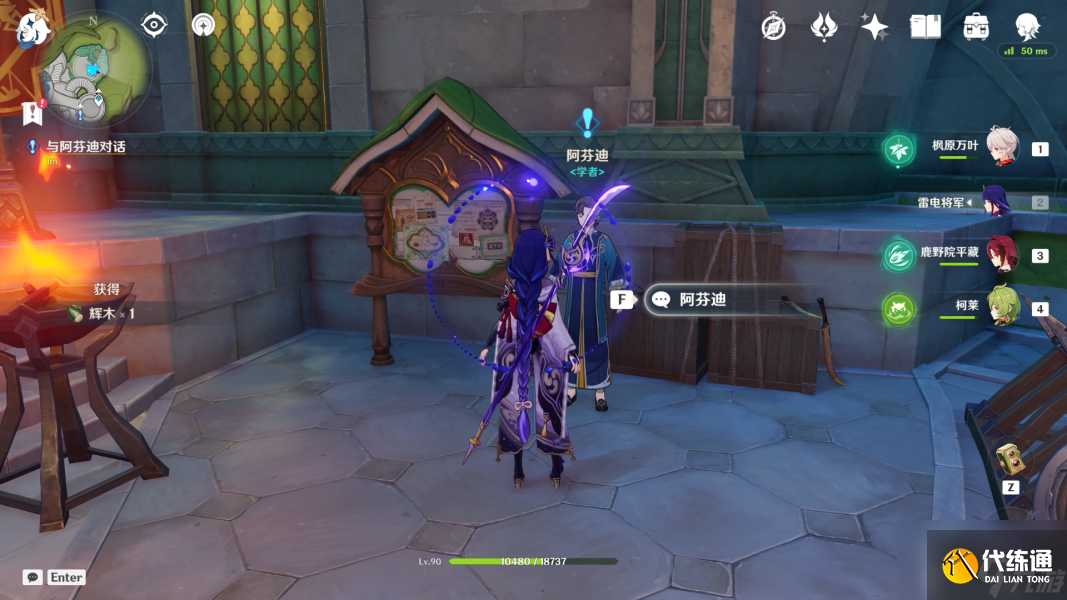1067x600 pixels.
Task: Switch to party member 鹿野院平藏
Action: click(x=1002, y=254)
